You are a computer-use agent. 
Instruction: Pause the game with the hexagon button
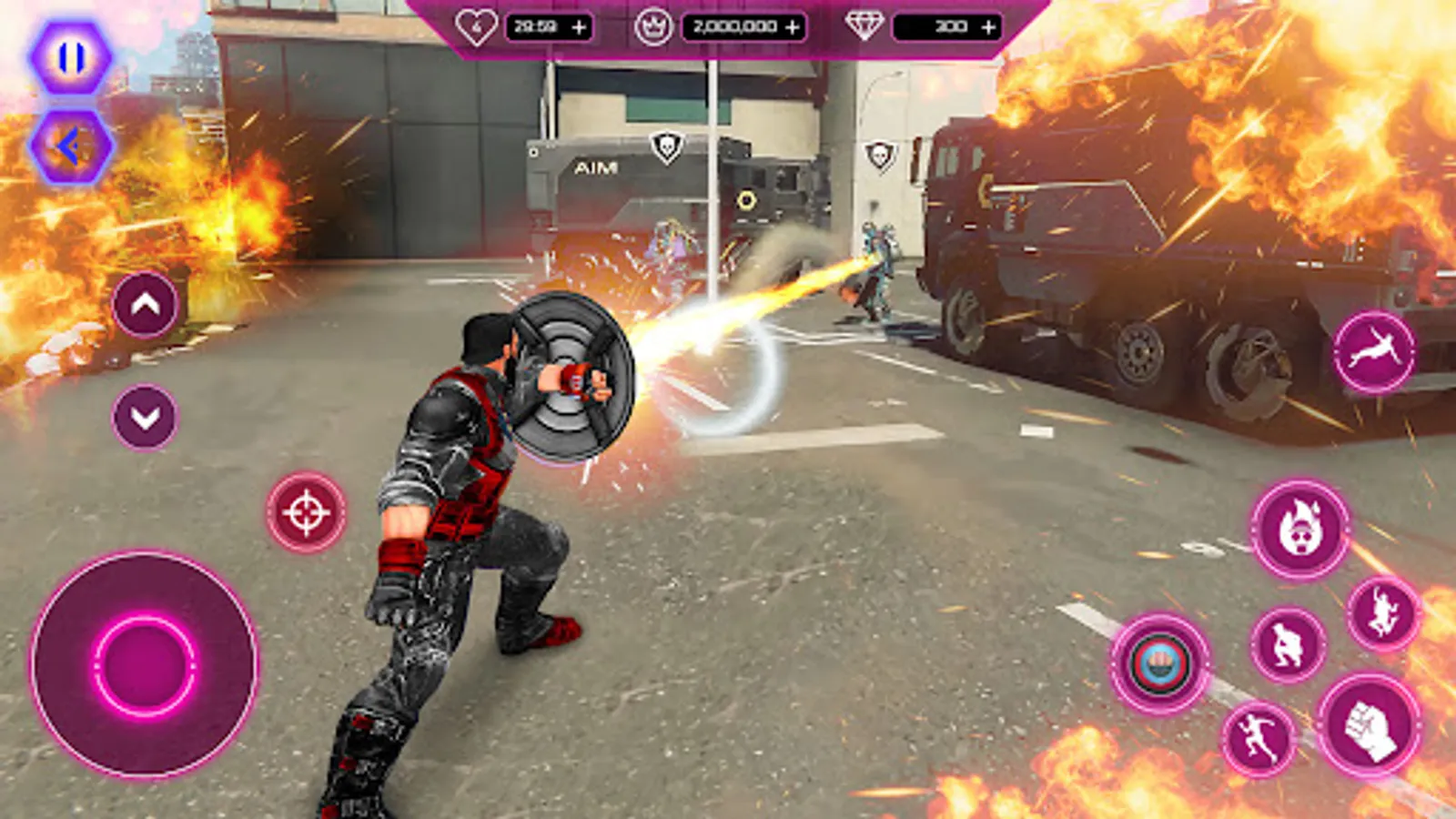coord(71,58)
